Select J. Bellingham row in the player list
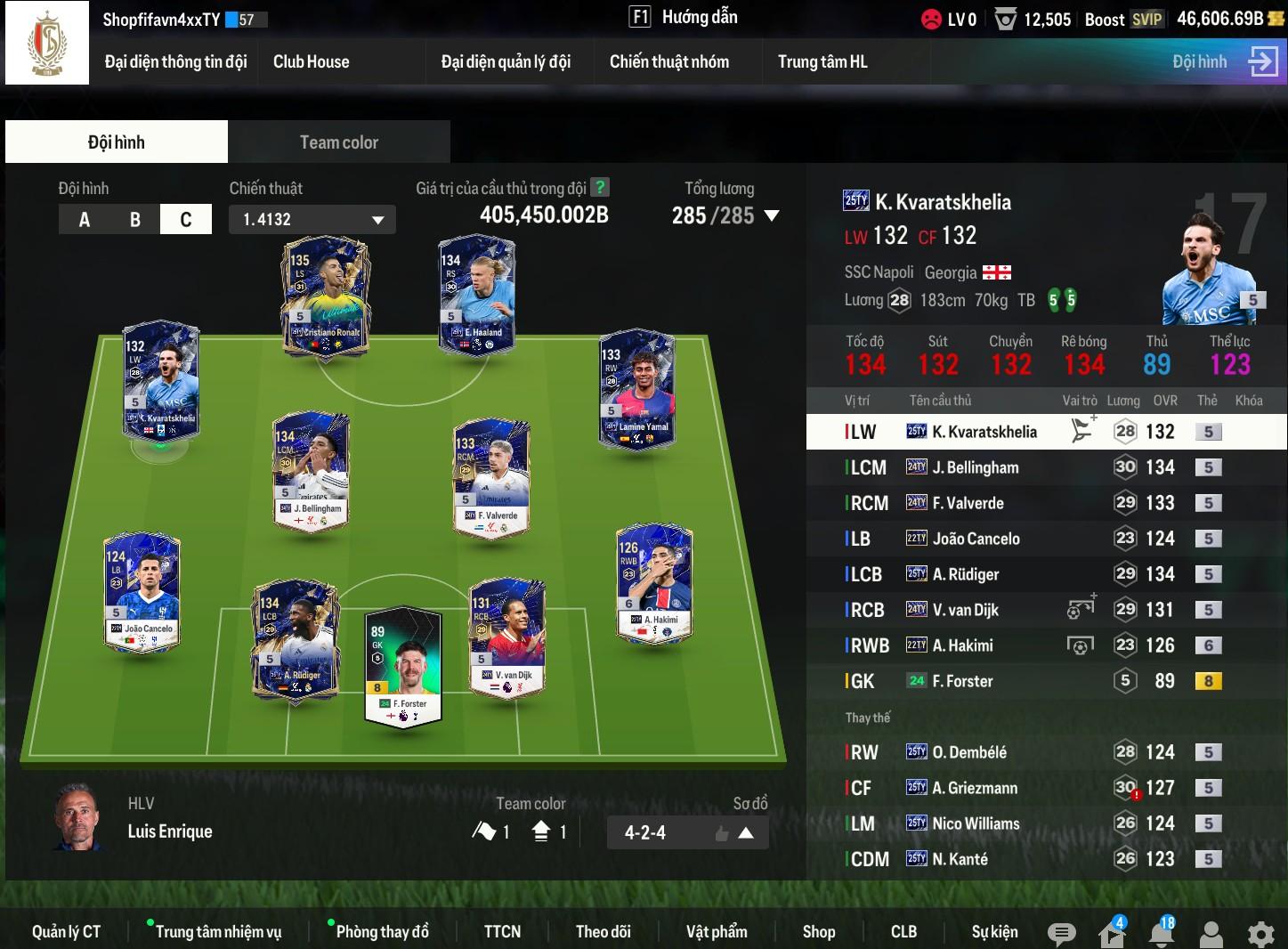The image size is (1288, 949). point(975,467)
